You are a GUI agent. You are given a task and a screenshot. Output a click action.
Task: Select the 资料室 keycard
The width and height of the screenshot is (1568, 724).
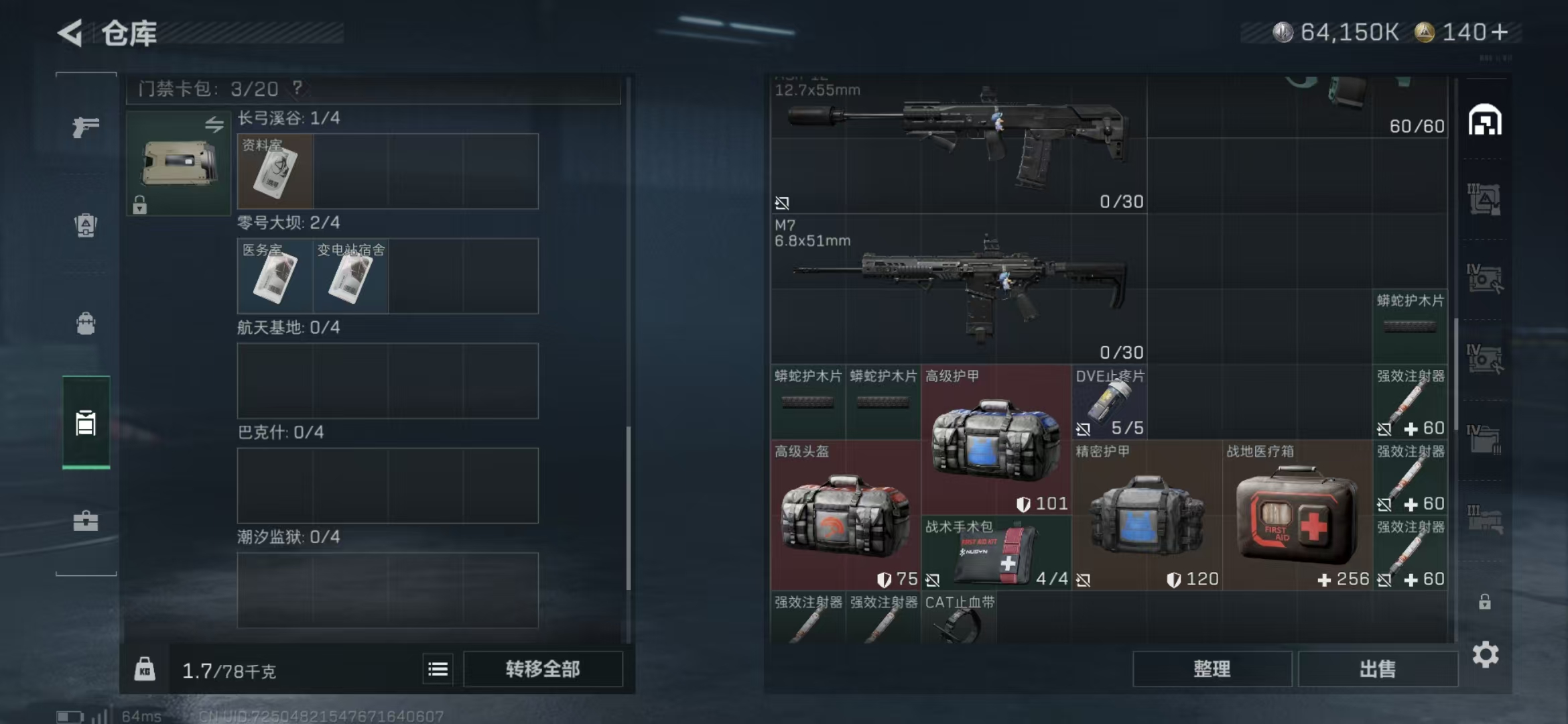pyautogui.click(x=275, y=172)
